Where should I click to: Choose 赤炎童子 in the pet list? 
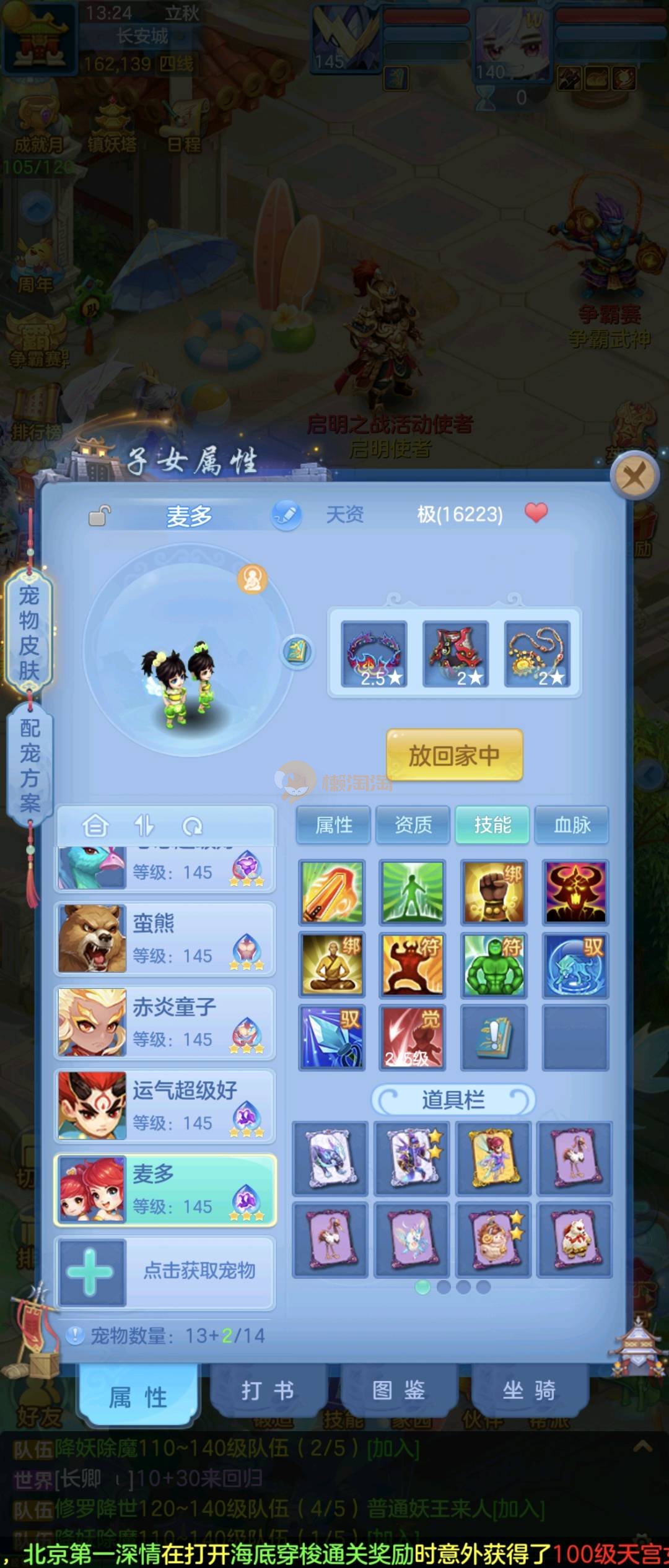coord(165,1022)
